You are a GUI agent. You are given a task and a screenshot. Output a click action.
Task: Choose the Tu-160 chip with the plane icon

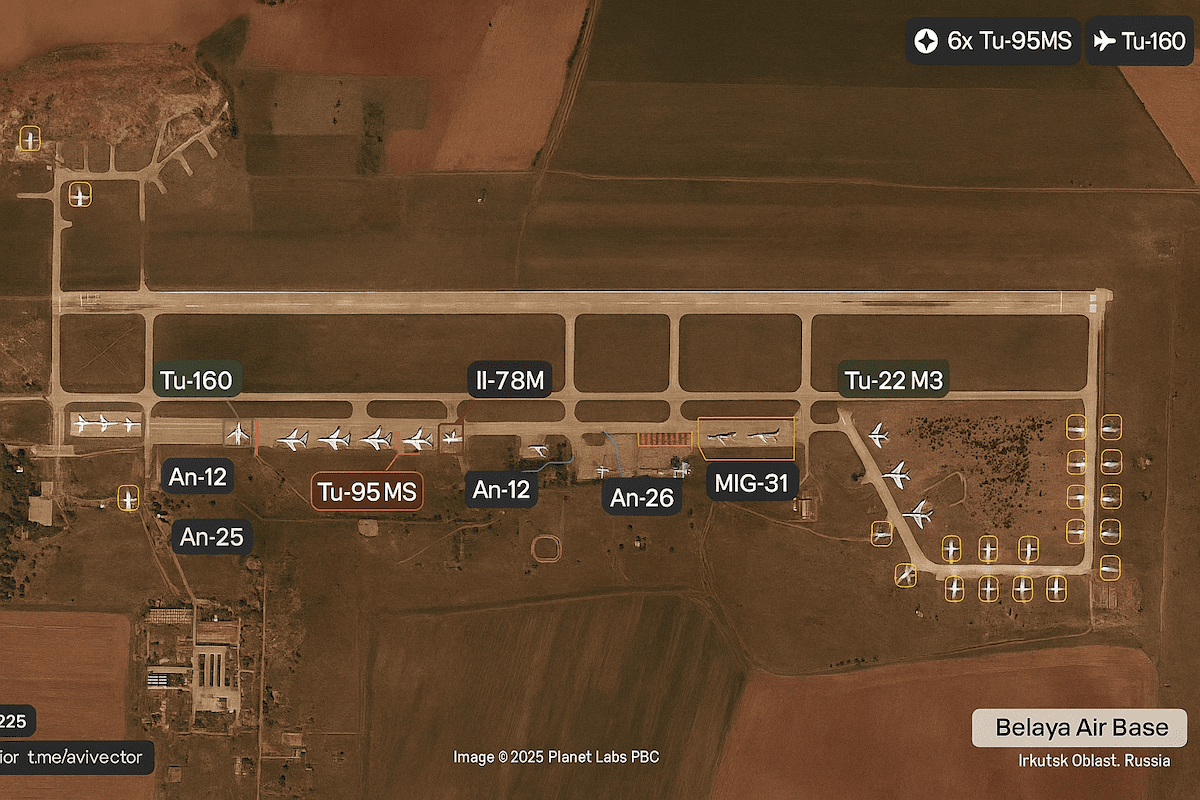1139,42
